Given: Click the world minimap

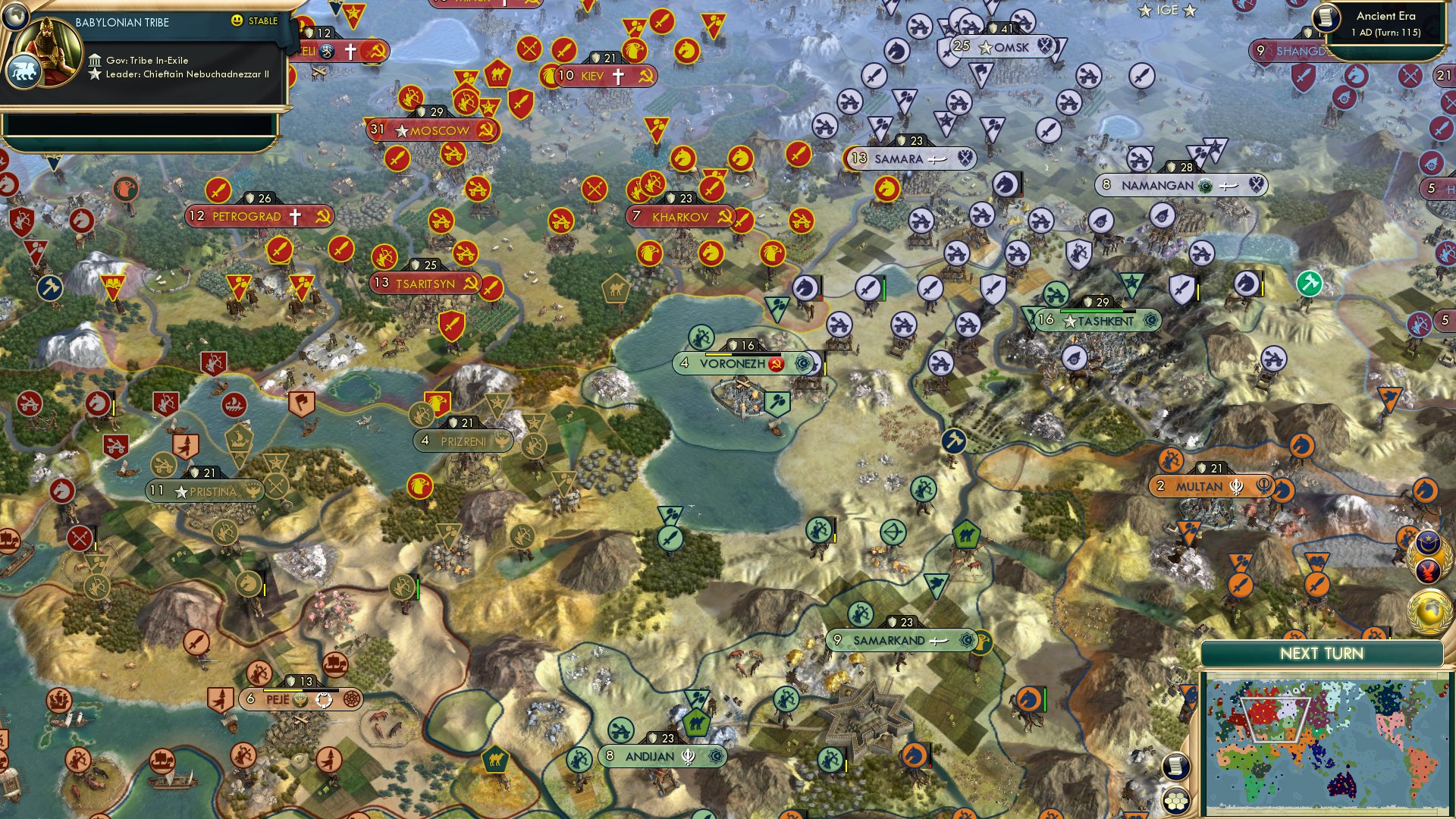Looking at the screenshot, I should point(1327,745).
